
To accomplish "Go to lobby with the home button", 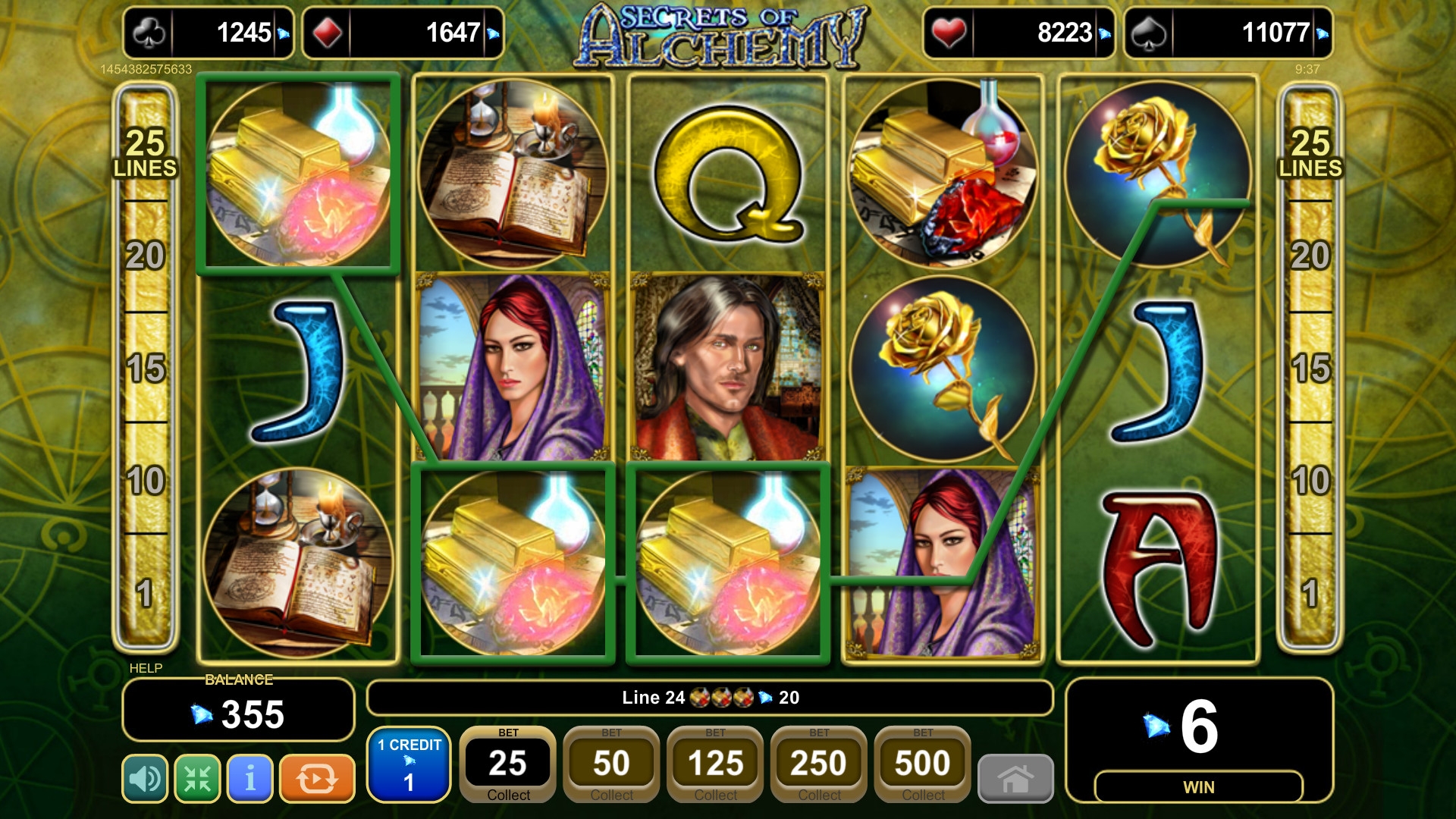I will point(1015,778).
